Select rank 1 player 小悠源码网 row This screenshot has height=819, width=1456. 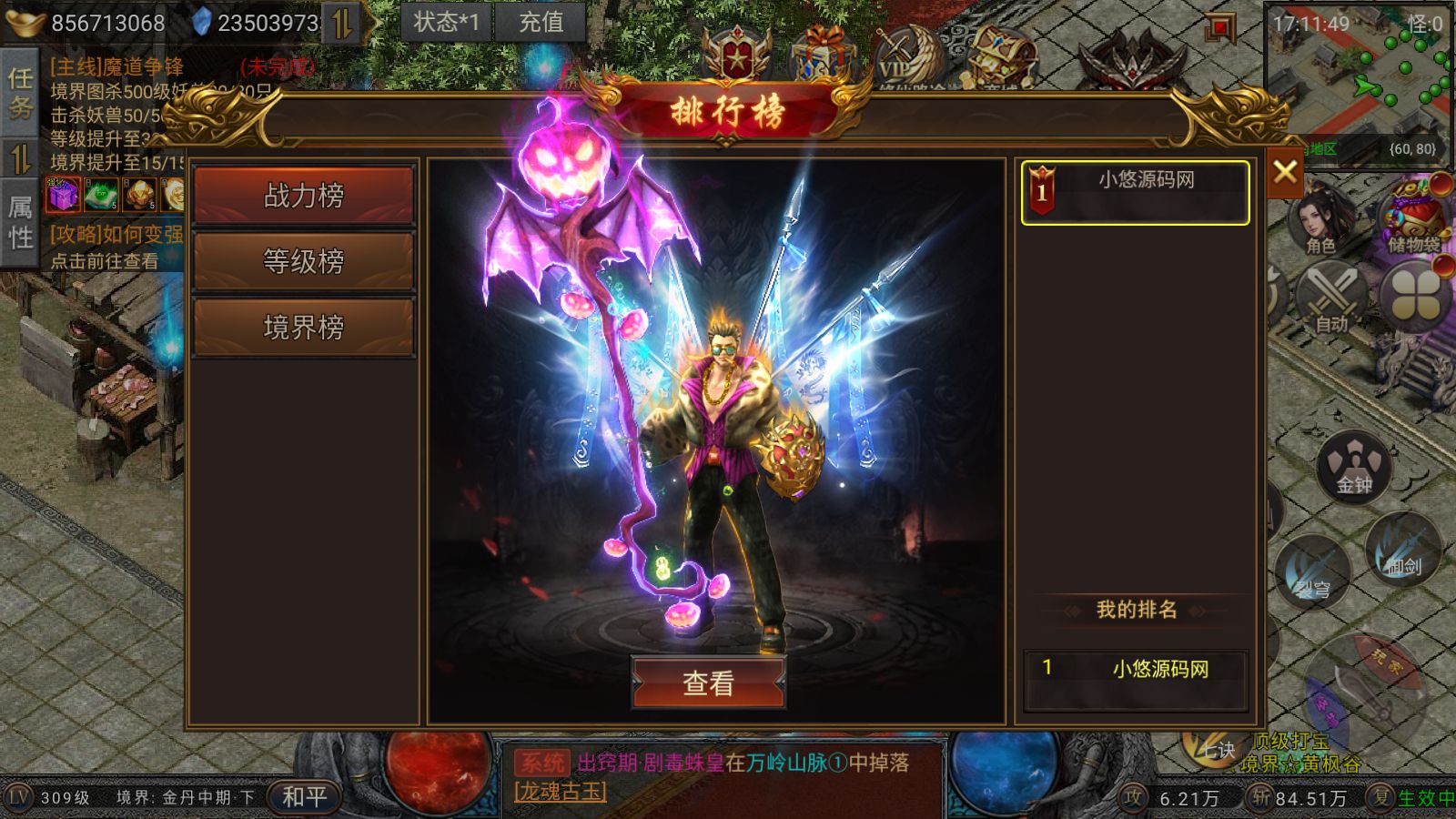point(1135,192)
